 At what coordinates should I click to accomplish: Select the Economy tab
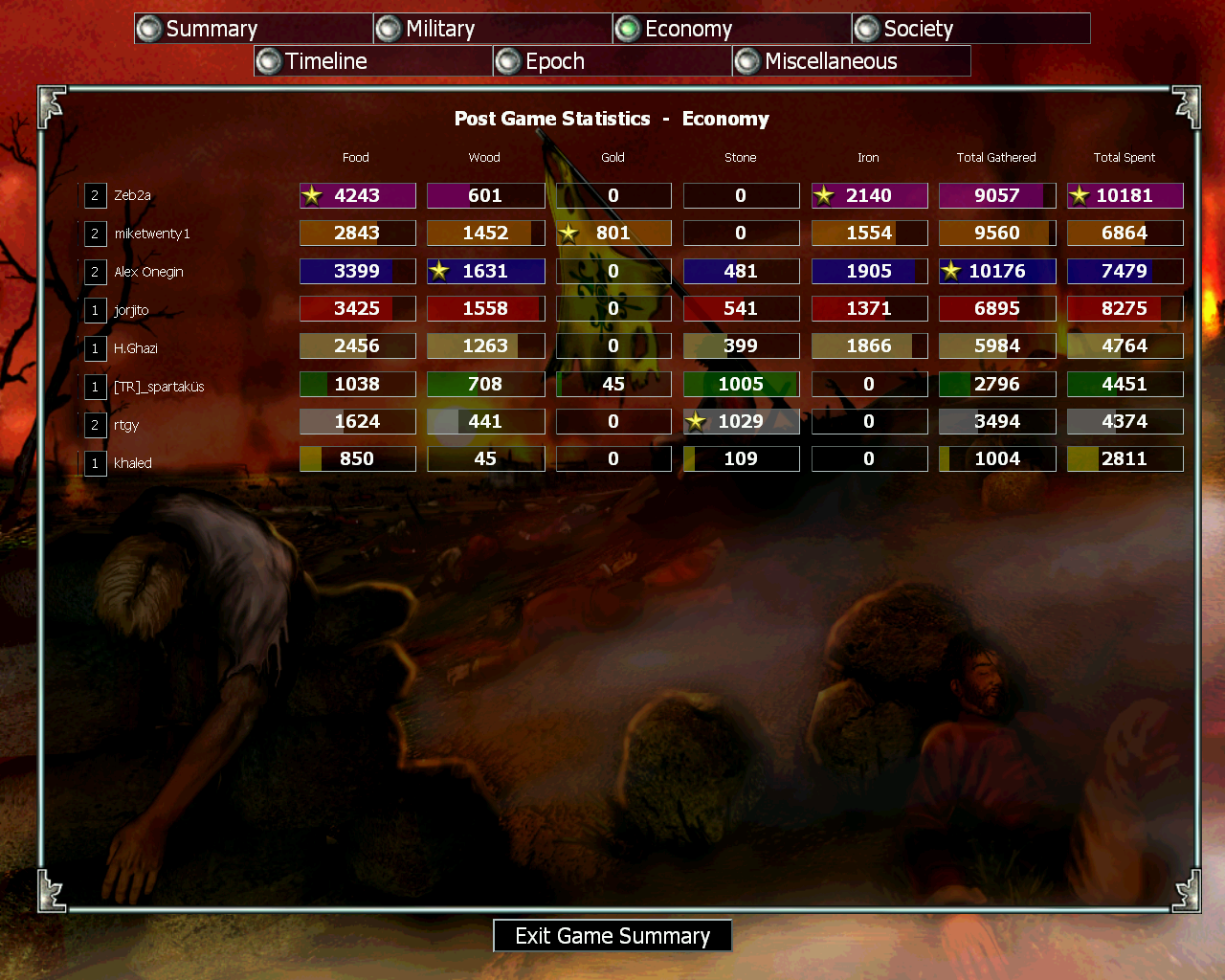731,29
